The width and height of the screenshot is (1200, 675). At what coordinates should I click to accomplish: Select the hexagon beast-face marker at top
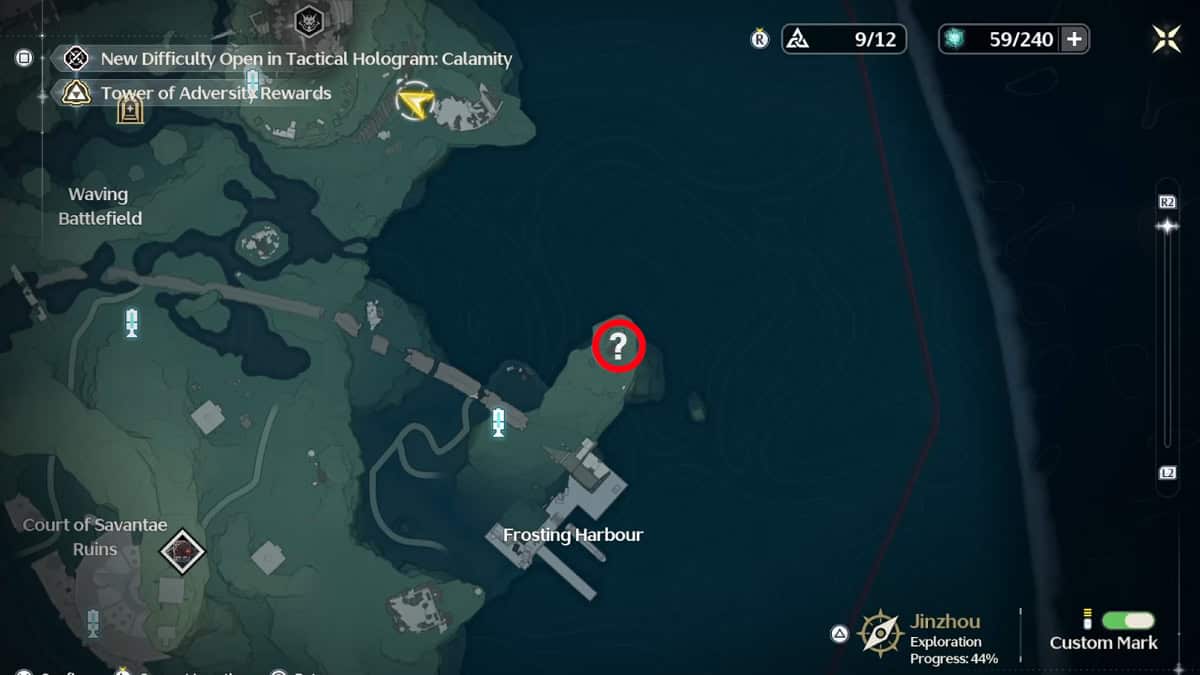(x=308, y=20)
